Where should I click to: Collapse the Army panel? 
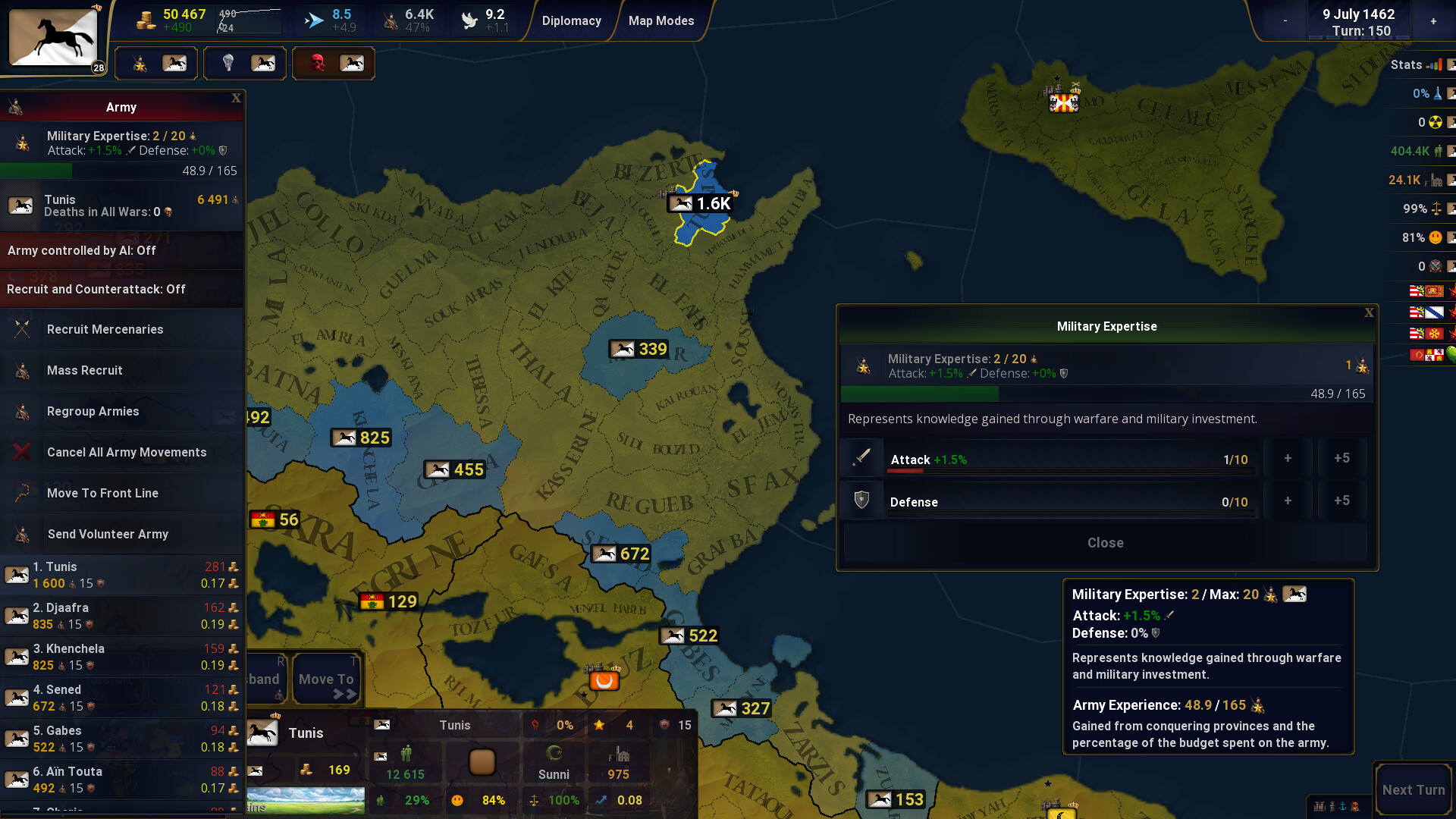236,98
